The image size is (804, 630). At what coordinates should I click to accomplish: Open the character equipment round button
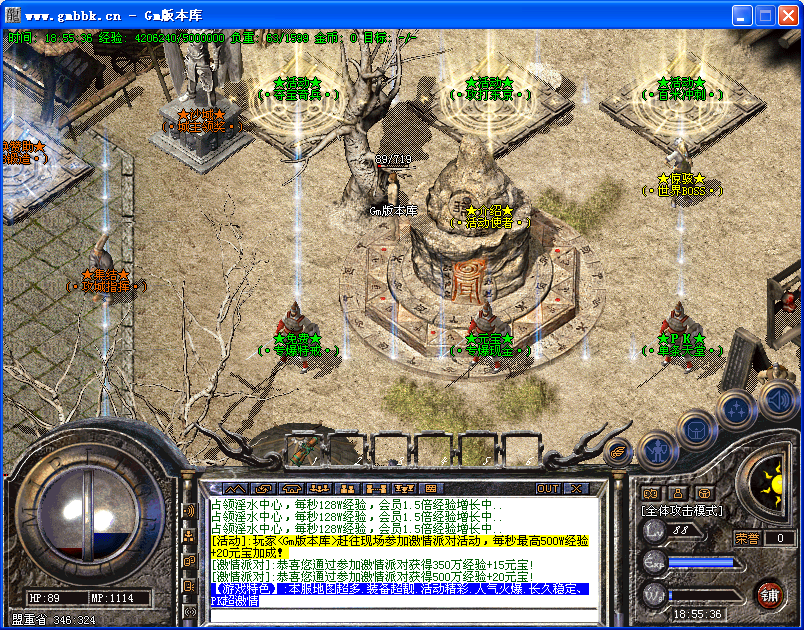[656, 451]
